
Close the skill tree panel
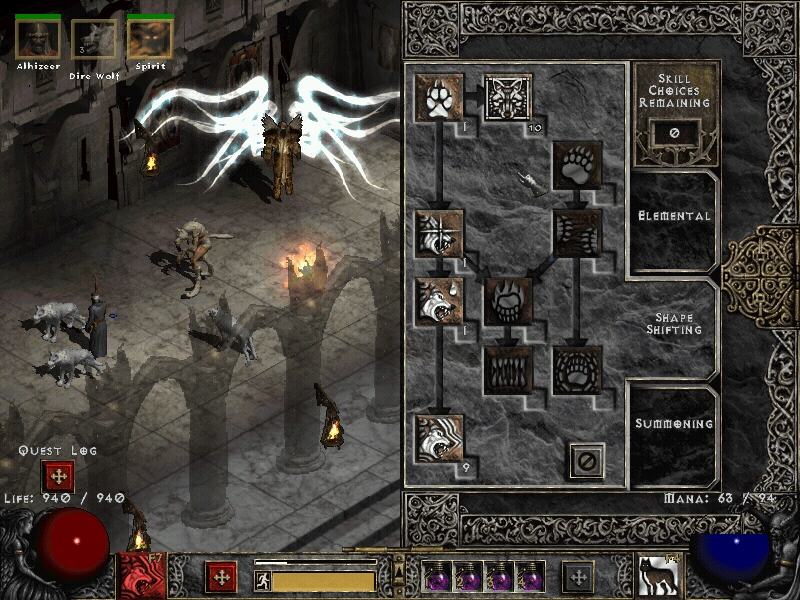point(587,460)
